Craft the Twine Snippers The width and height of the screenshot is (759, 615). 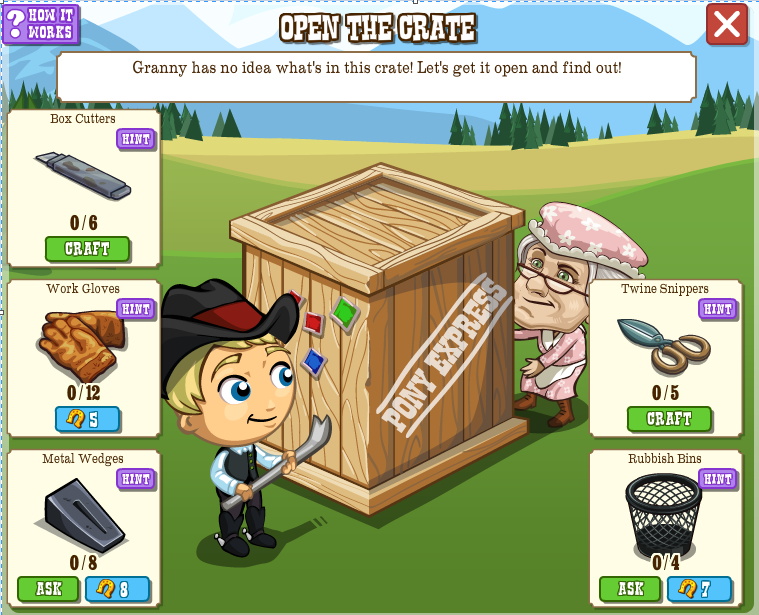tap(669, 419)
